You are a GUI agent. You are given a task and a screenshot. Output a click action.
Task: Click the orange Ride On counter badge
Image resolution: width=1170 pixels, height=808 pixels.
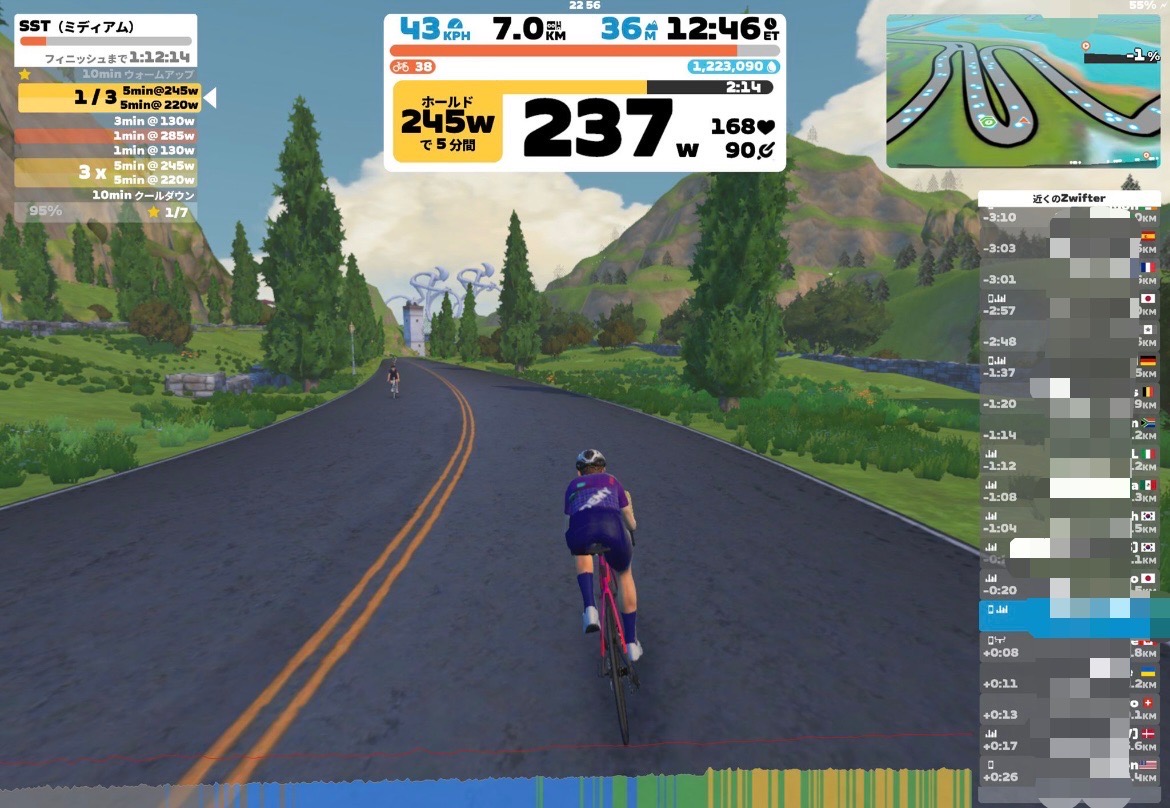[x=412, y=67]
